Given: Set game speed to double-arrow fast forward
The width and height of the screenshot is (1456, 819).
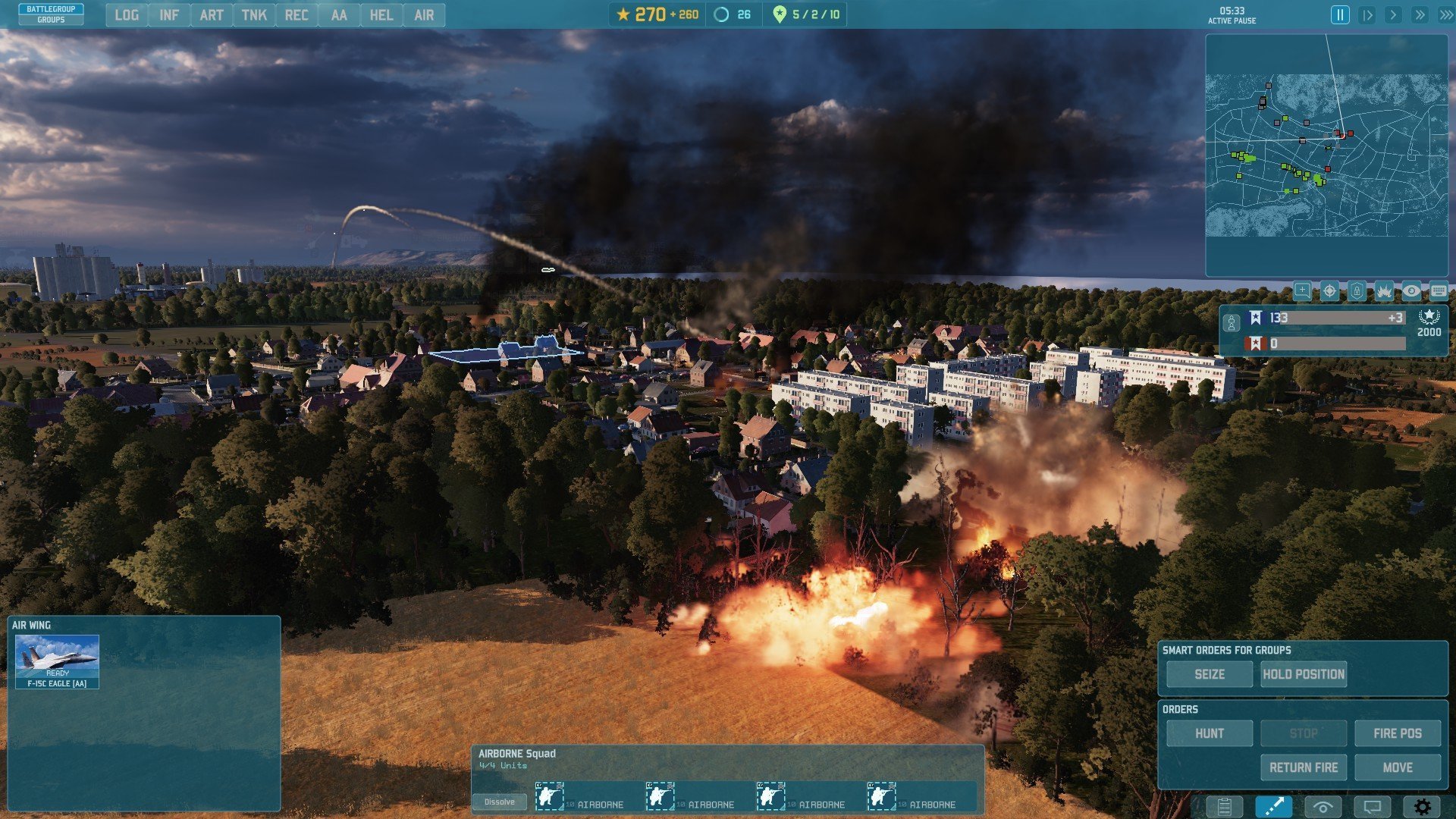Looking at the screenshot, I should [1420, 15].
